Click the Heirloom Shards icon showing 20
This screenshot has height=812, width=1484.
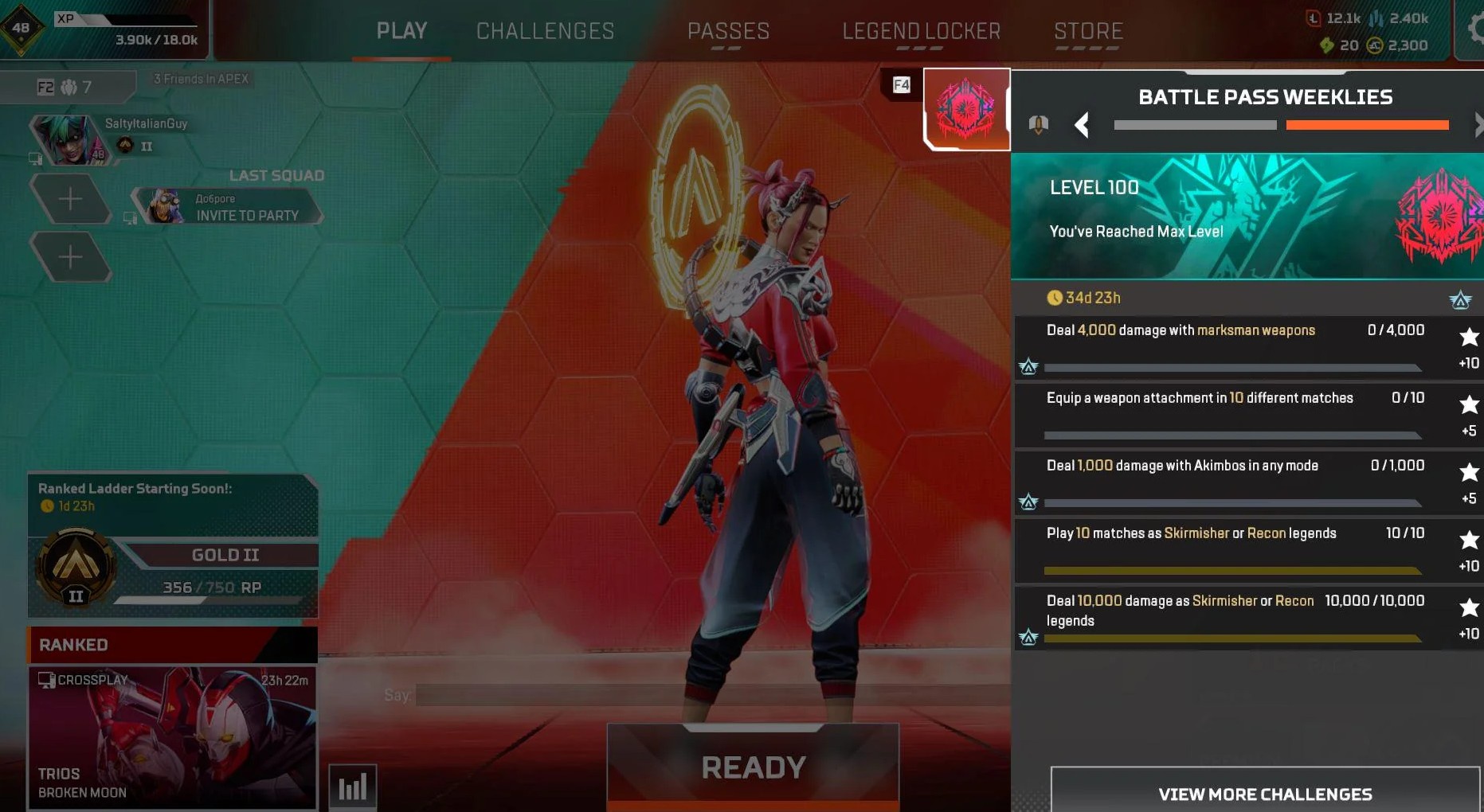[x=1328, y=45]
